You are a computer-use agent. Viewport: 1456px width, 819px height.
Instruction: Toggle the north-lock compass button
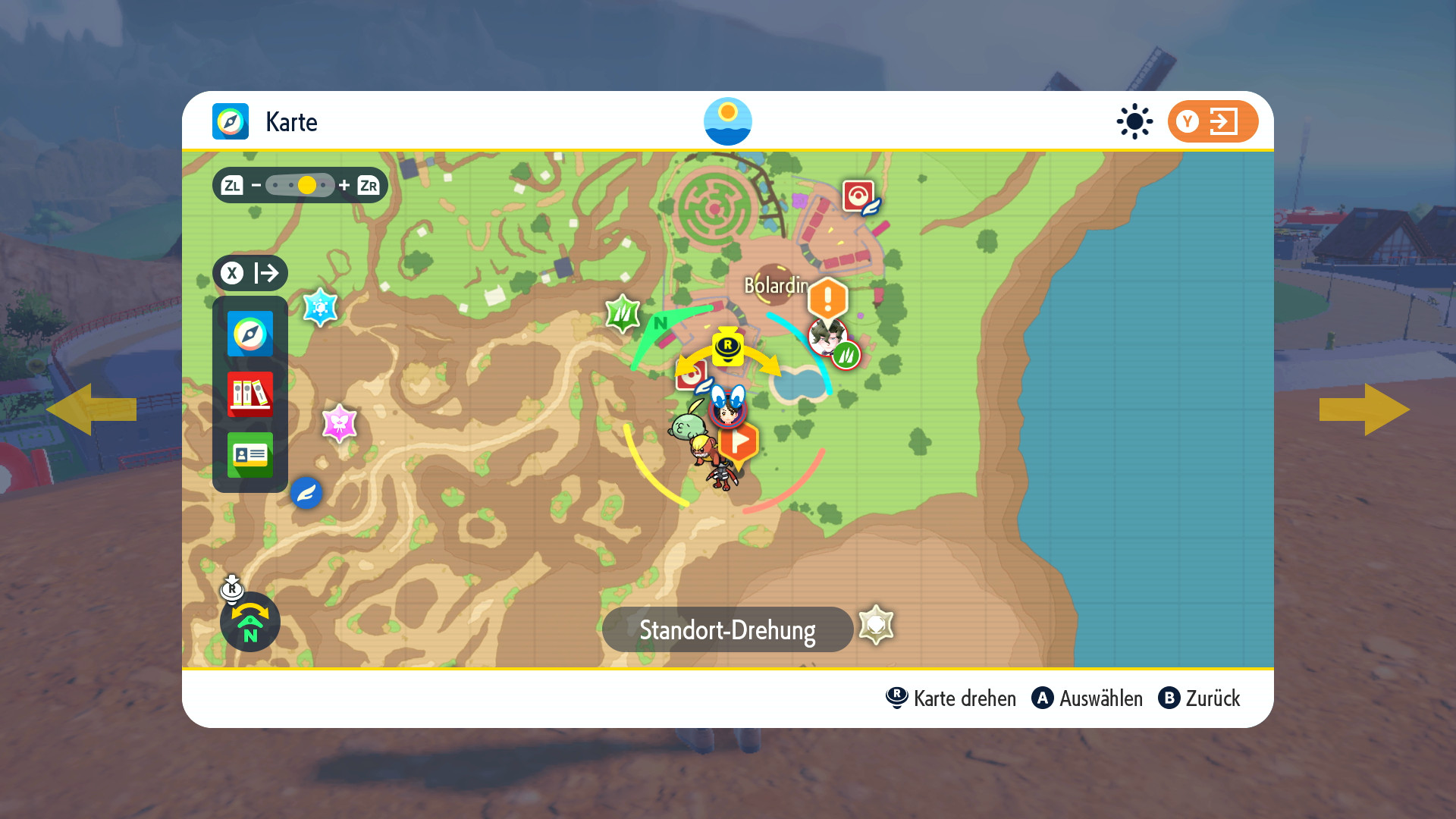[250, 622]
